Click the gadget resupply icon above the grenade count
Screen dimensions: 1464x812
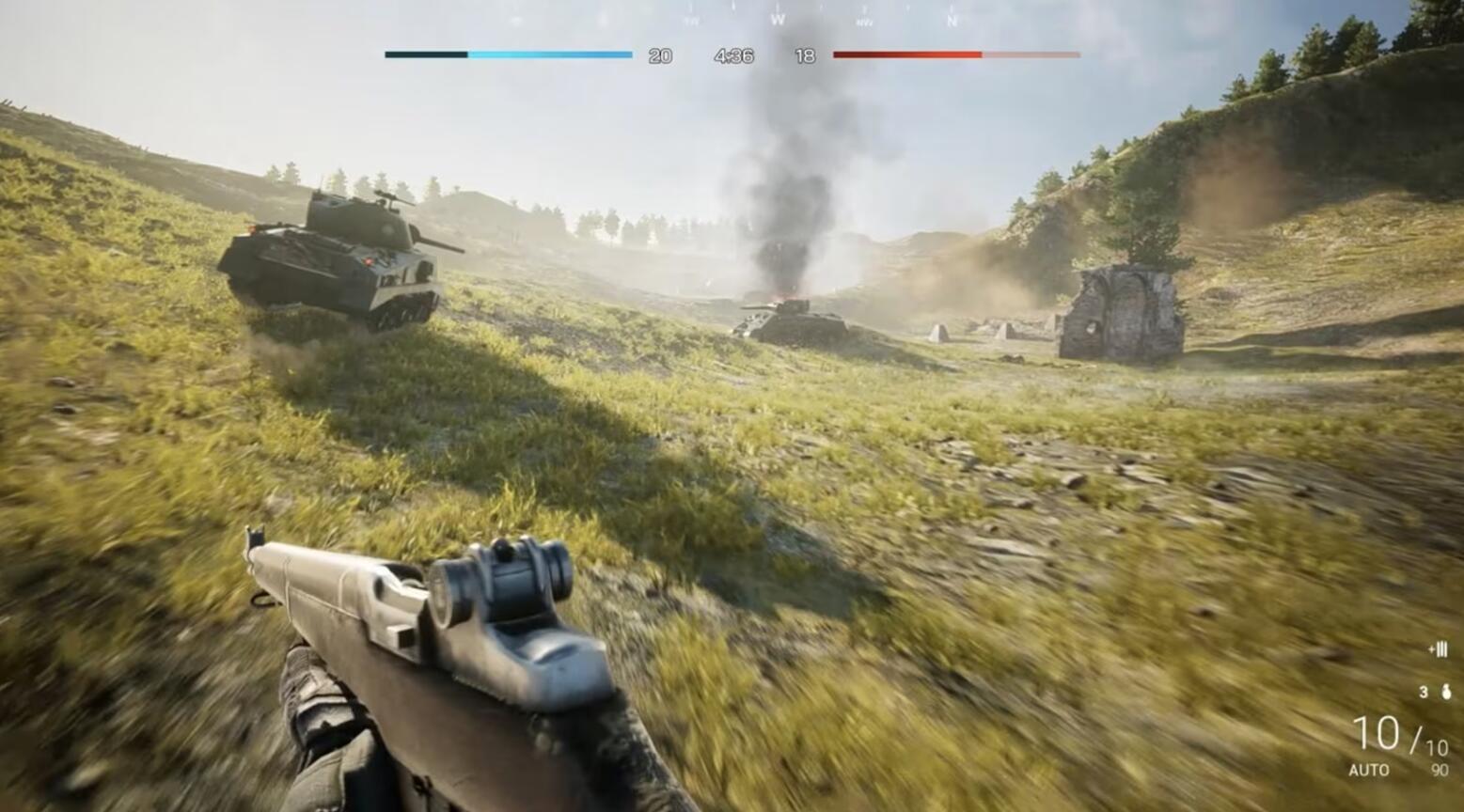[x=1437, y=647]
